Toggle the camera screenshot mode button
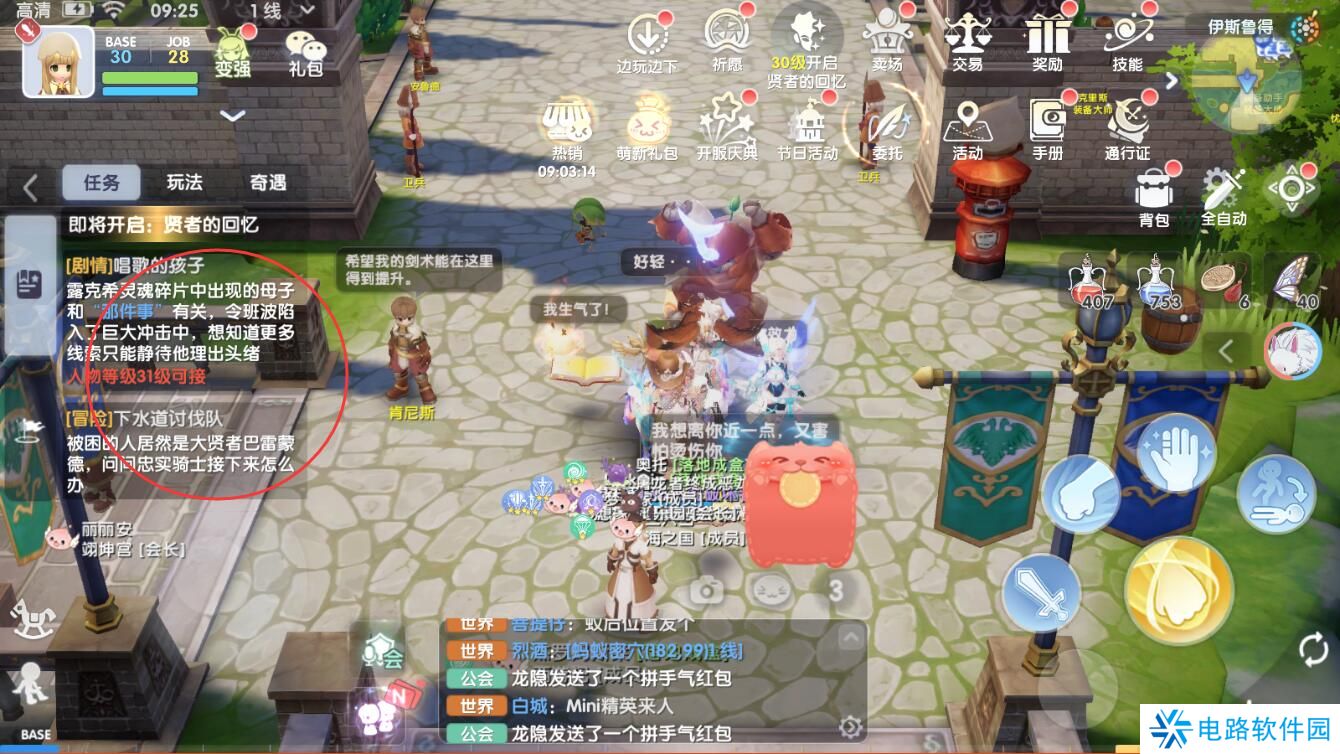The height and width of the screenshot is (754, 1340). coord(708,590)
